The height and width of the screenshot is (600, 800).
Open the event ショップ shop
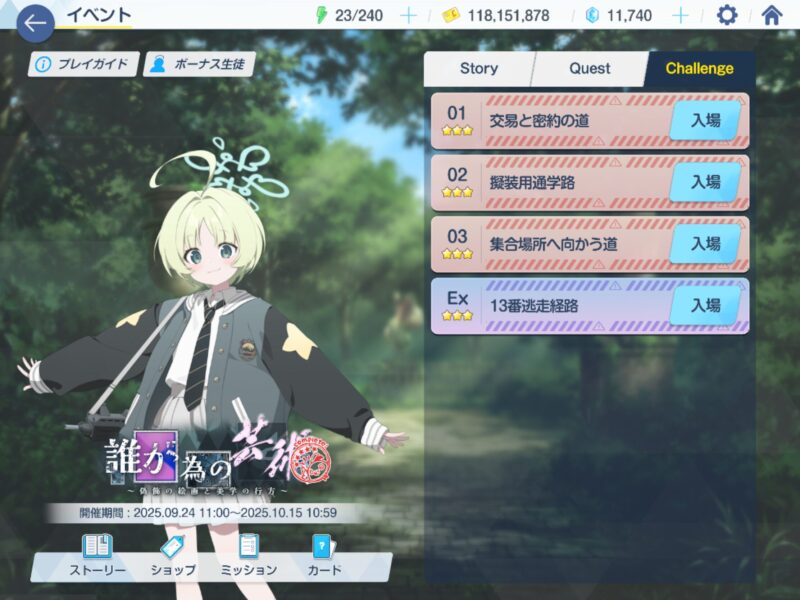click(x=172, y=556)
